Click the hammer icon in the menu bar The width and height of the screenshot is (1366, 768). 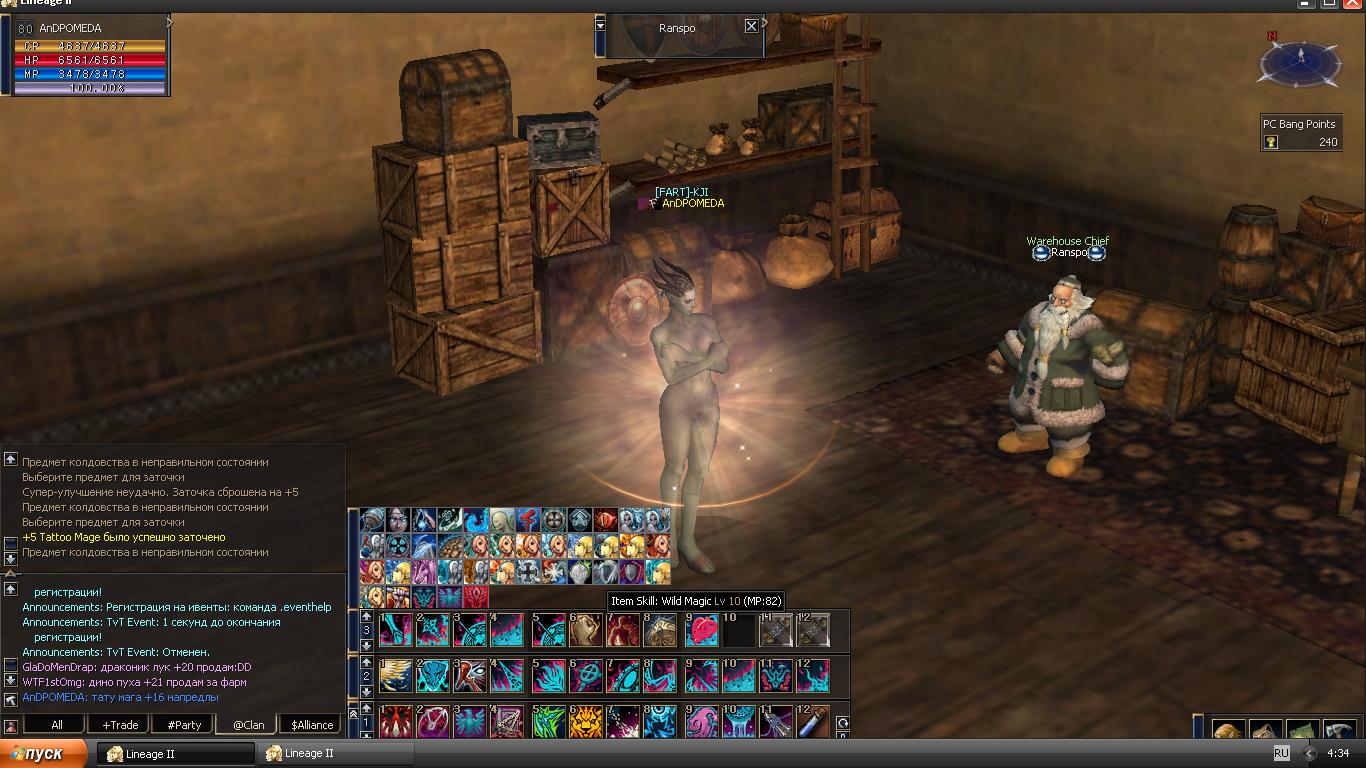tap(1339, 732)
